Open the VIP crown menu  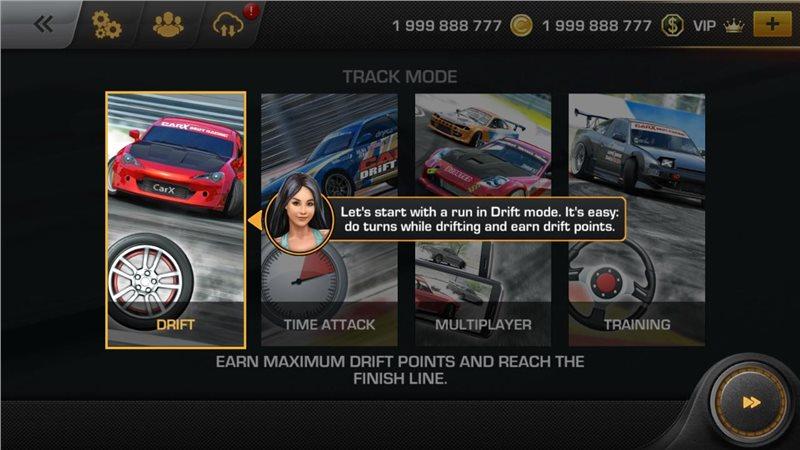point(718,25)
